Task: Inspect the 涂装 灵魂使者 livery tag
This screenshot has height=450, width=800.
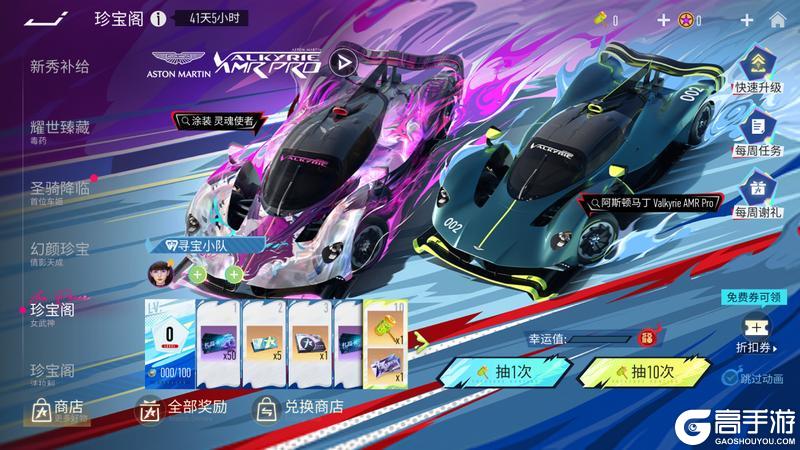Action: click(218, 121)
